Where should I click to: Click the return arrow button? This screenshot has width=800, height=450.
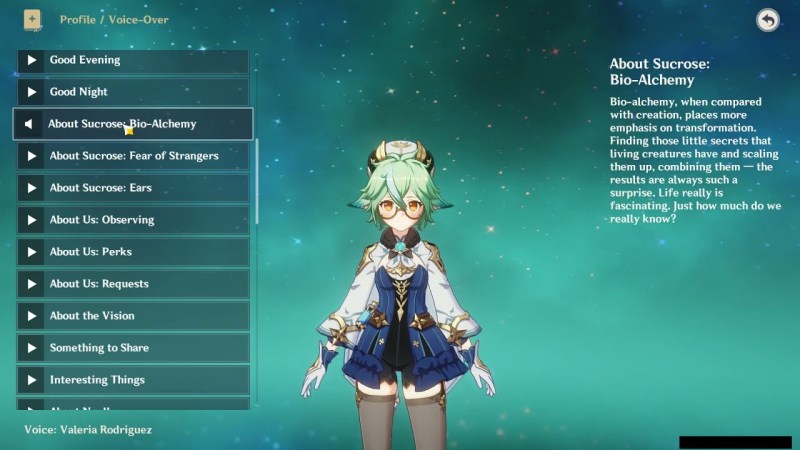point(767,20)
